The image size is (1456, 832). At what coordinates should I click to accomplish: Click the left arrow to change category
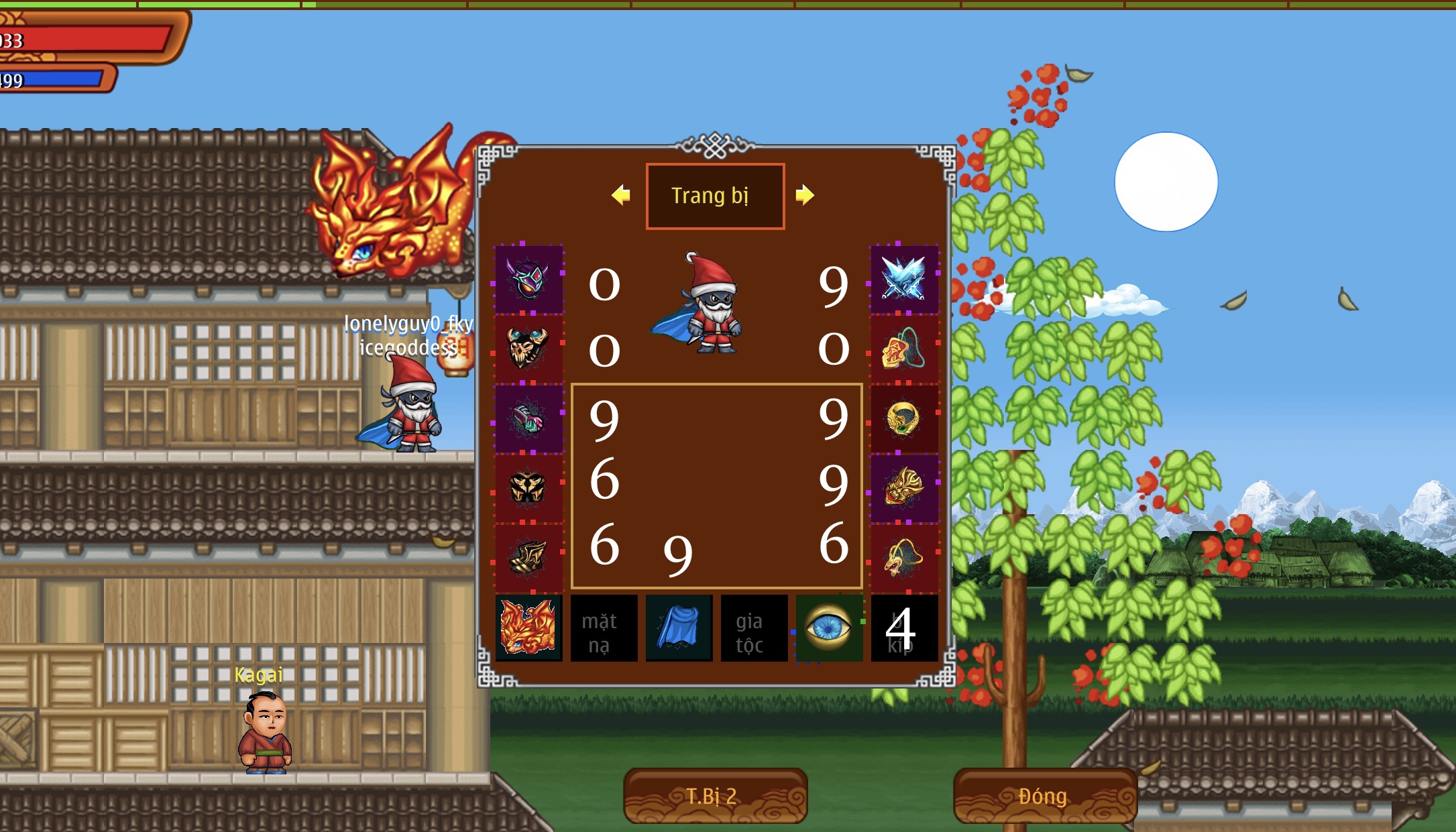click(x=620, y=195)
